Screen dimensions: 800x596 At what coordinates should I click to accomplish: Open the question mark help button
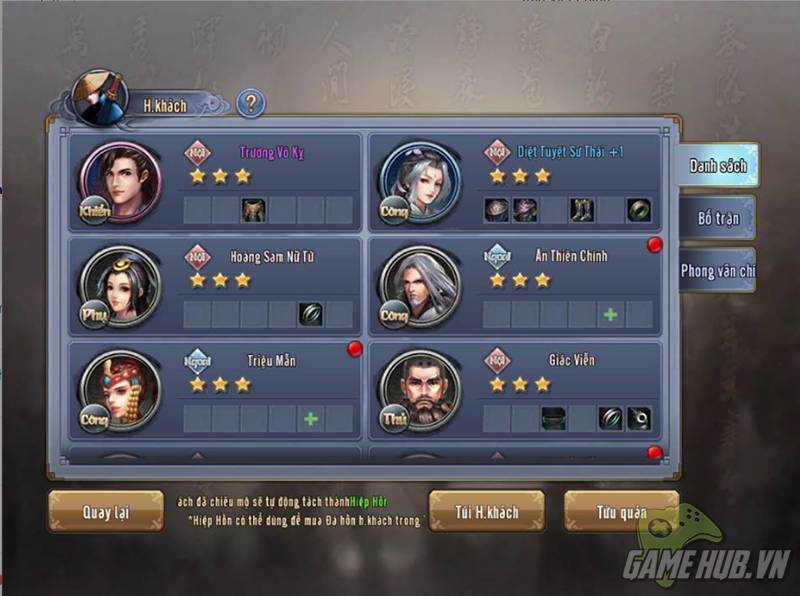tap(250, 103)
